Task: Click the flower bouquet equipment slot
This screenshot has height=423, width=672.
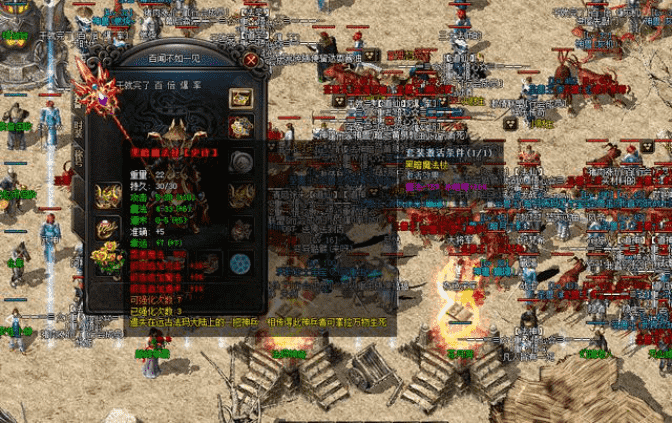Action: (x=108, y=259)
